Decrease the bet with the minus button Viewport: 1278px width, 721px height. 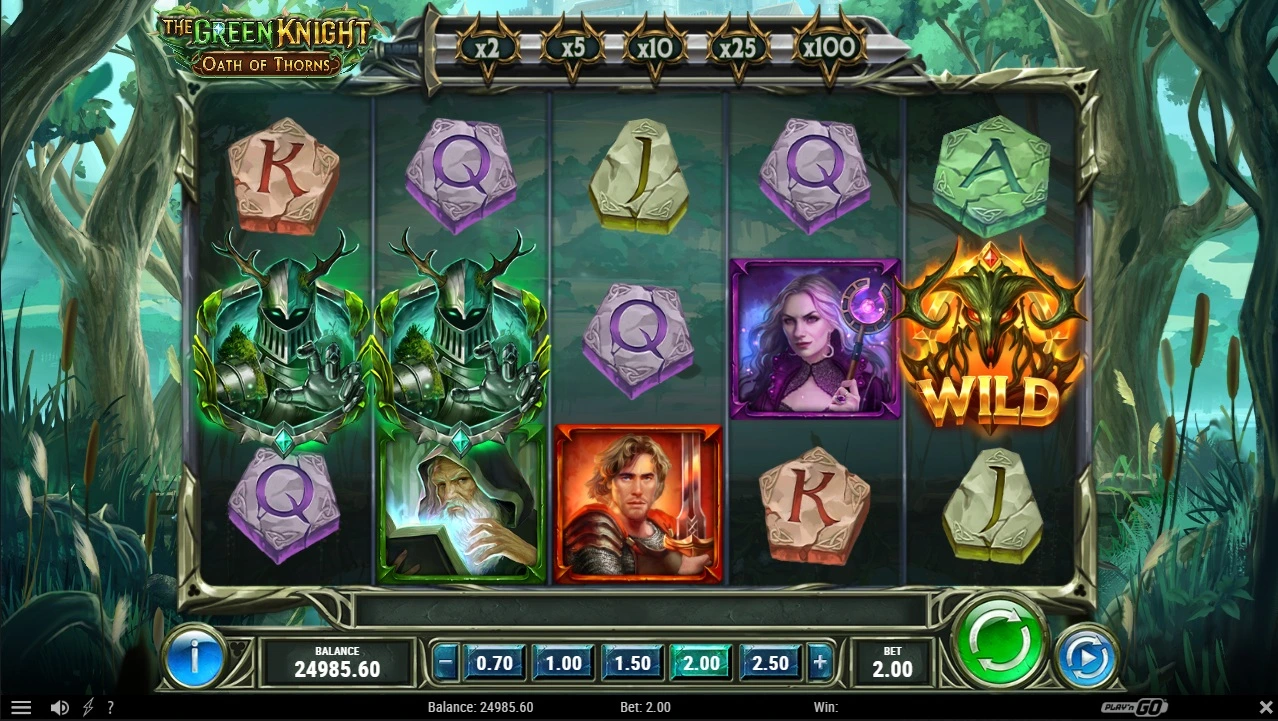(447, 662)
